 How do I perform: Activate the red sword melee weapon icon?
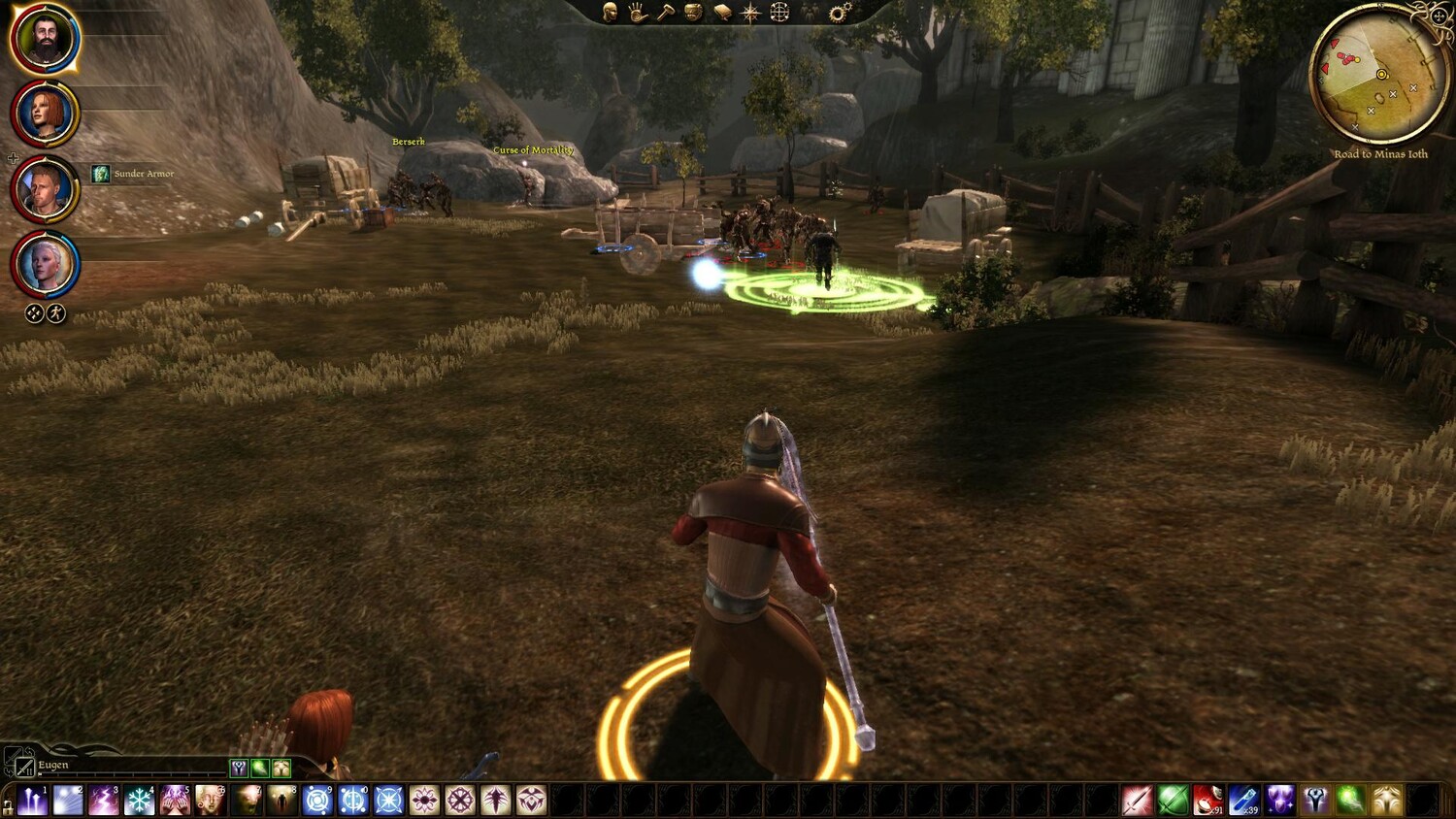click(x=1137, y=801)
